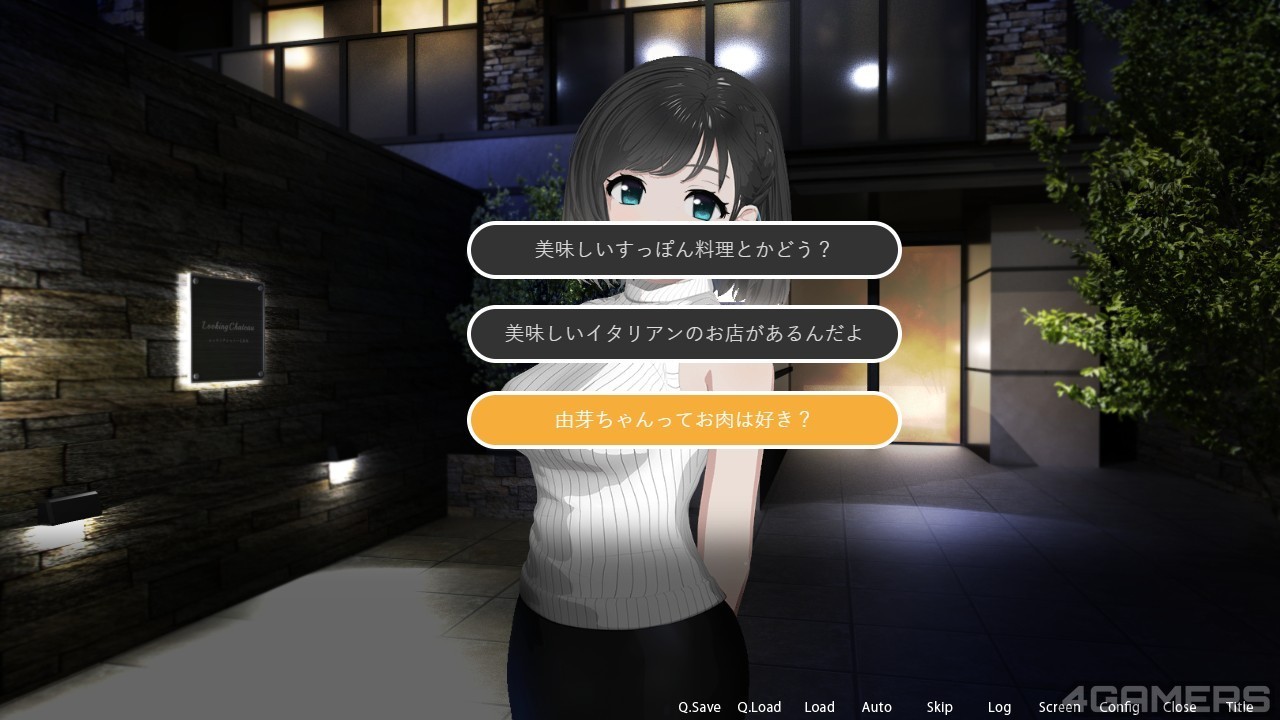Return to Title screen

[x=1240, y=707]
